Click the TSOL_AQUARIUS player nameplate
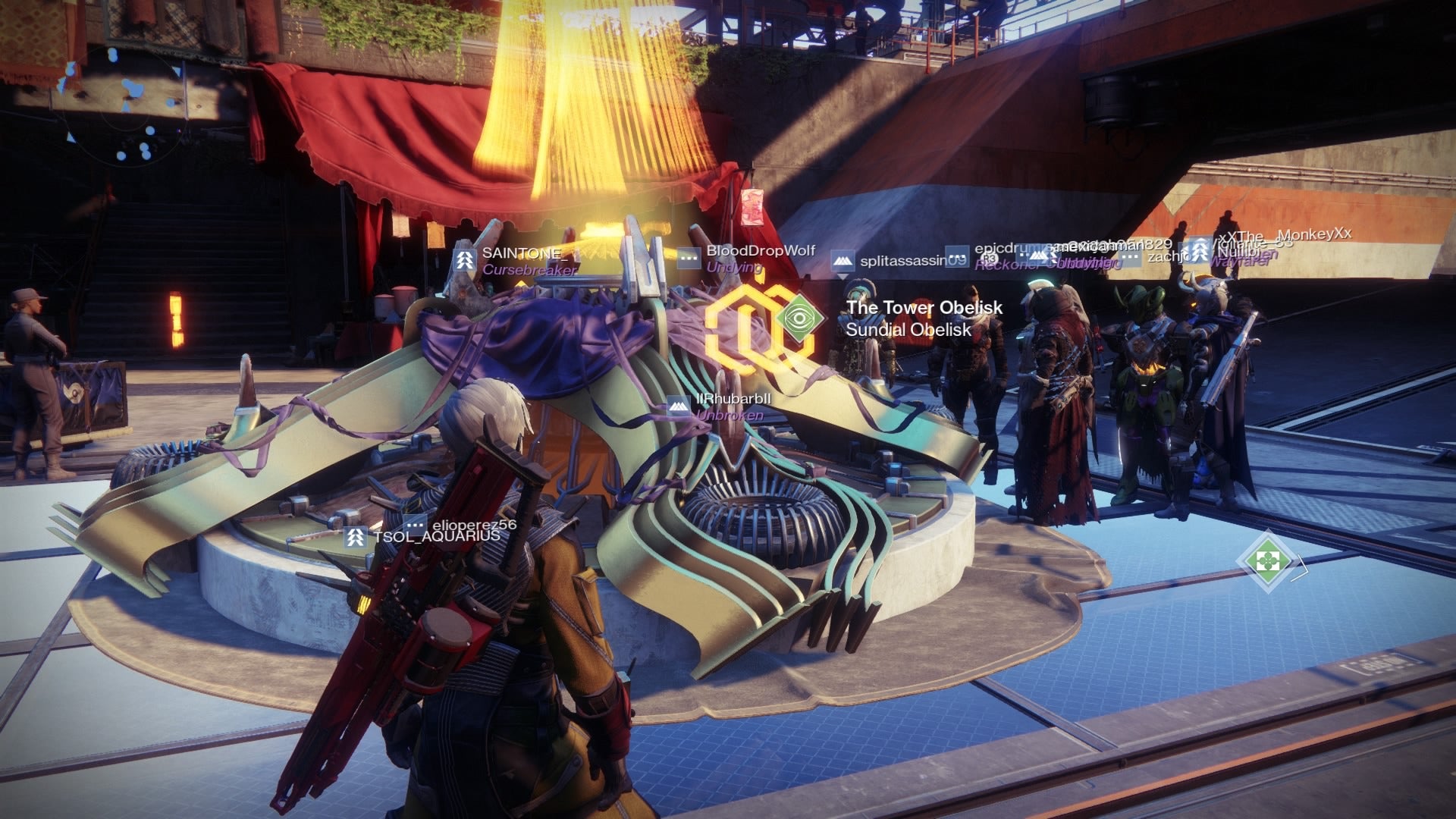The width and height of the screenshot is (1456, 819). [435, 536]
